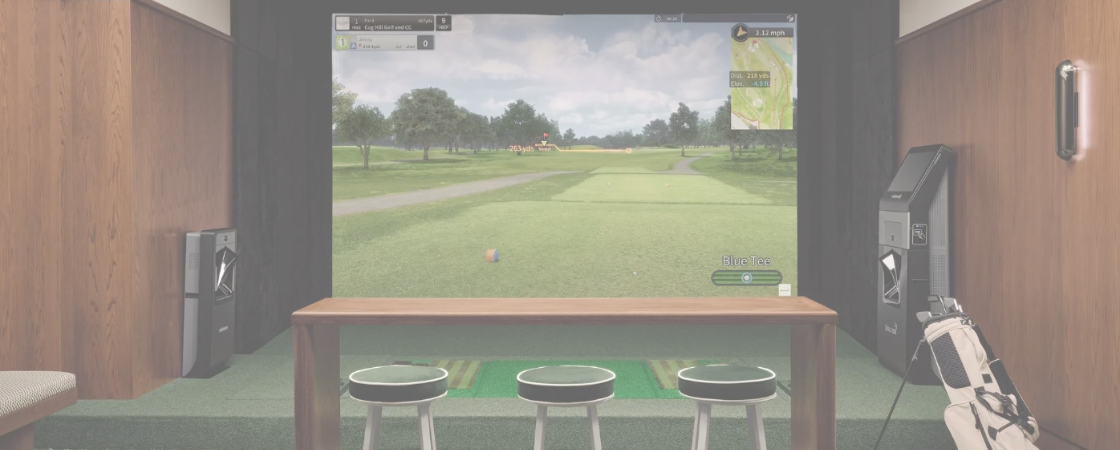Click the small white button below the tee bar
Viewport: 1120px width, 450px height.
point(785,290)
